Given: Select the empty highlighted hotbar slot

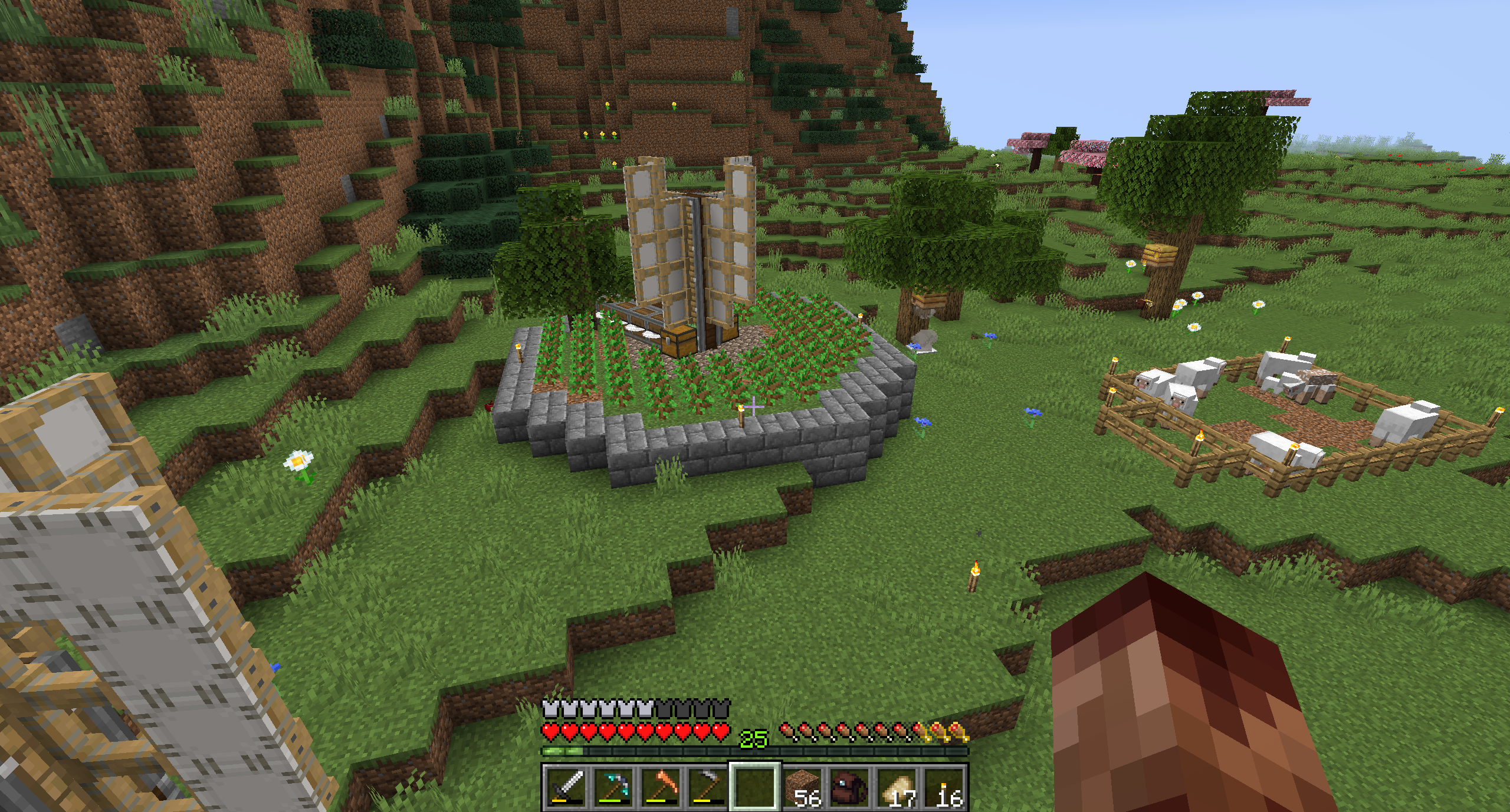Looking at the screenshot, I should point(755,787).
